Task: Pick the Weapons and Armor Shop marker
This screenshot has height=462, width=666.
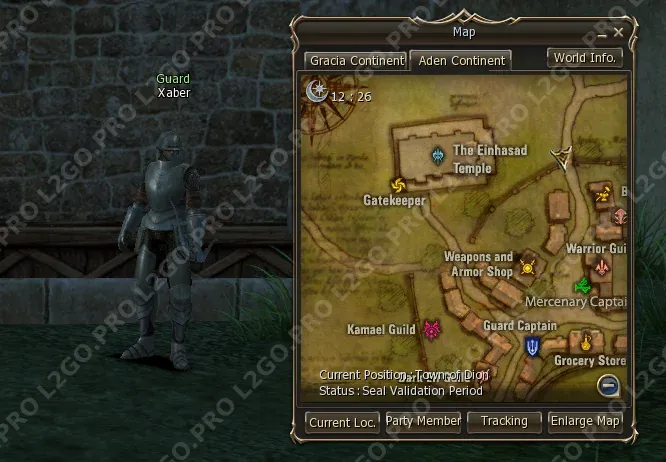Action: pos(527,266)
